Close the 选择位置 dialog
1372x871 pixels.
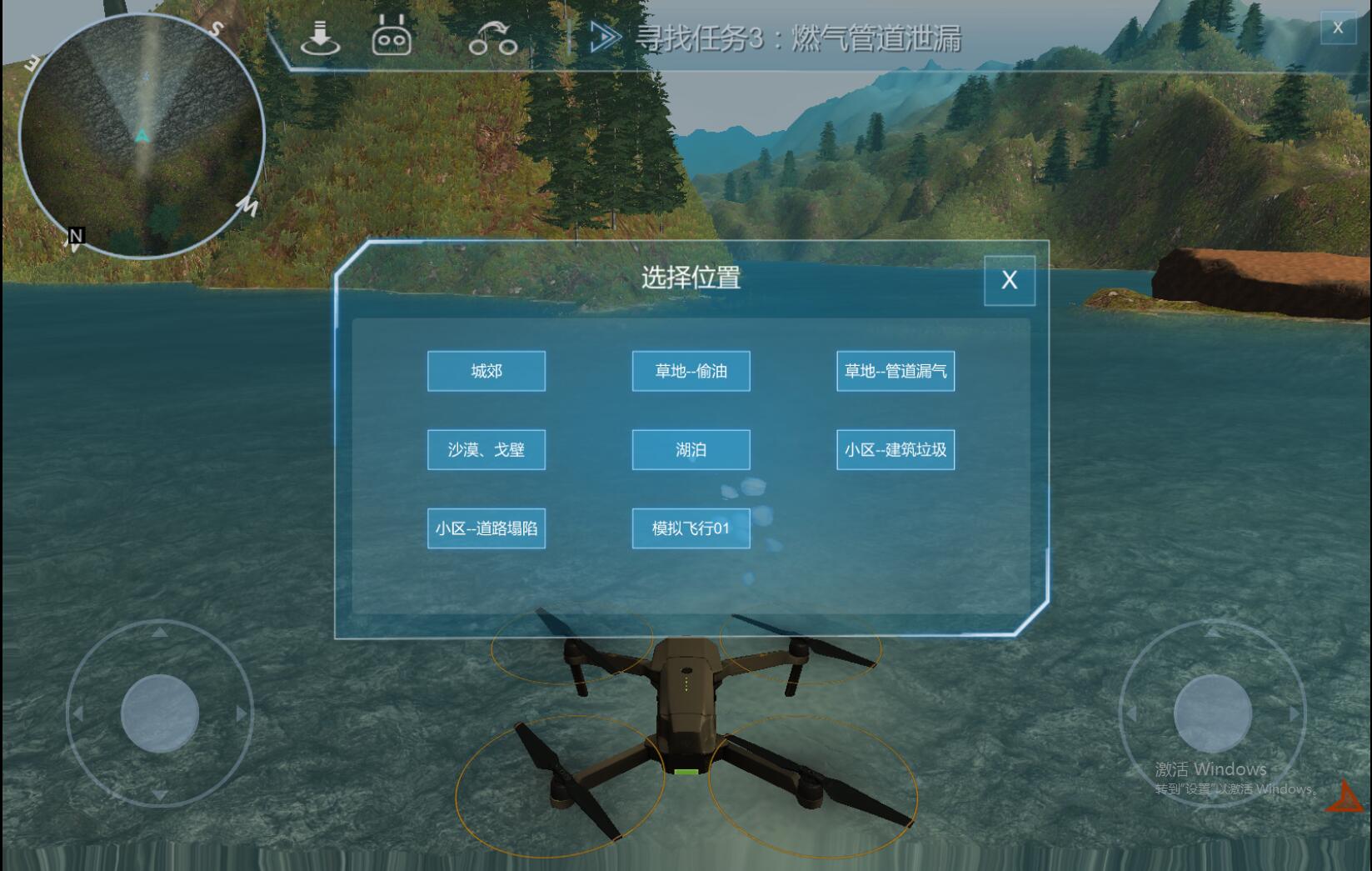click(1009, 280)
